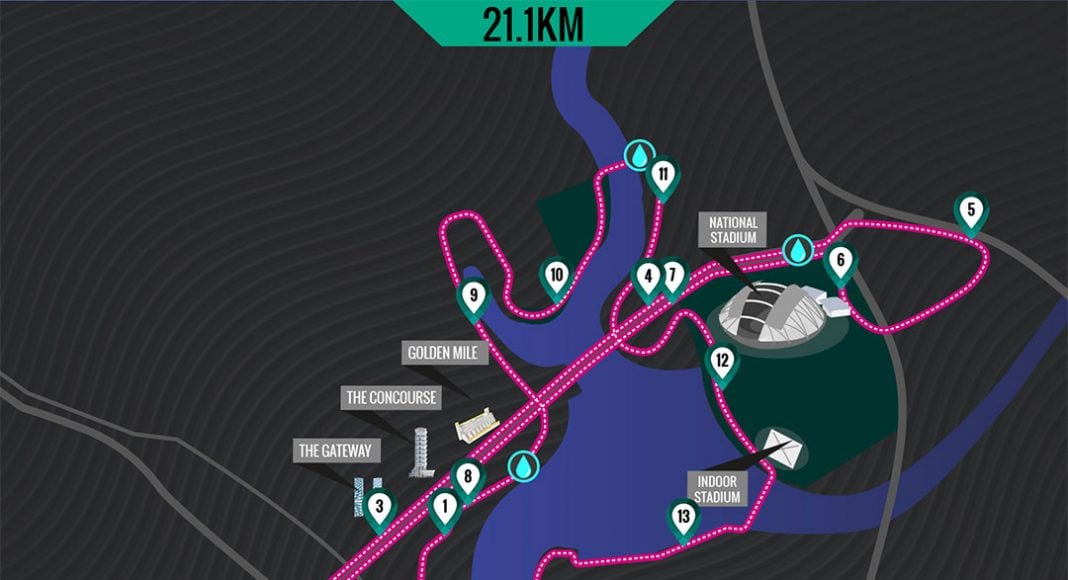The width and height of the screenshot is (1068, 580).
Task: Select map marker number 11
Action: [662, 177]
